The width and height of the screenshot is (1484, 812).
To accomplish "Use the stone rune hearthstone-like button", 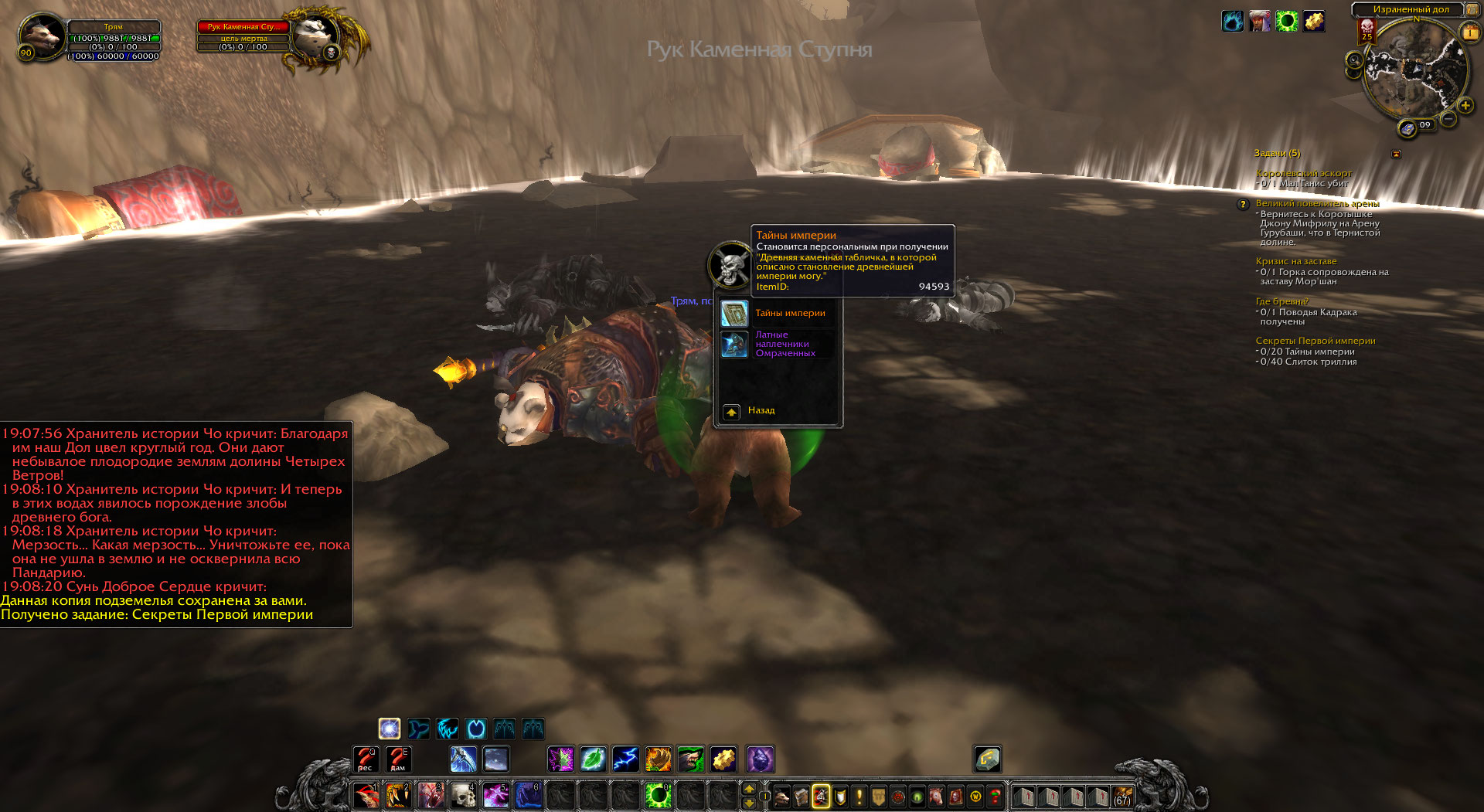I will click(987, 759).
